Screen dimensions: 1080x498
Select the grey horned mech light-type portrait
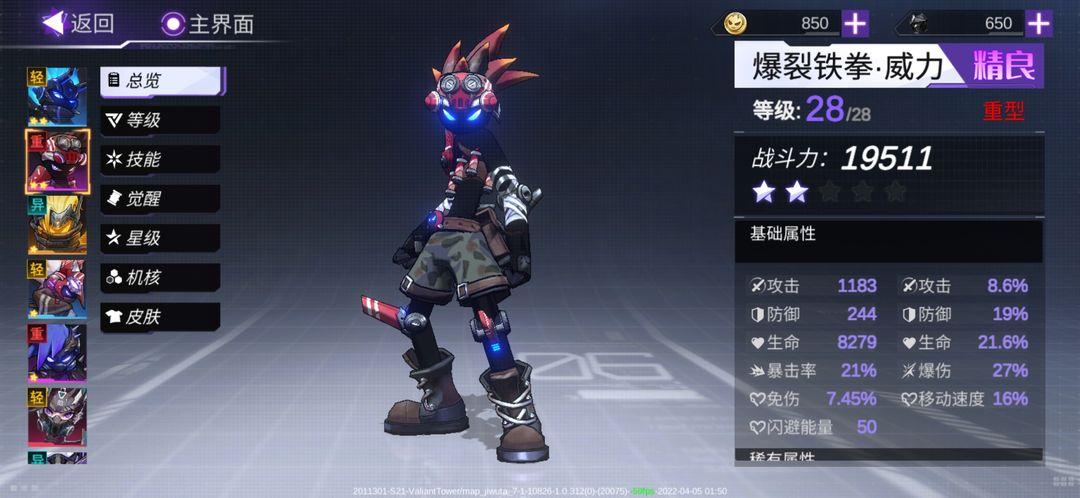pos(57,416)
